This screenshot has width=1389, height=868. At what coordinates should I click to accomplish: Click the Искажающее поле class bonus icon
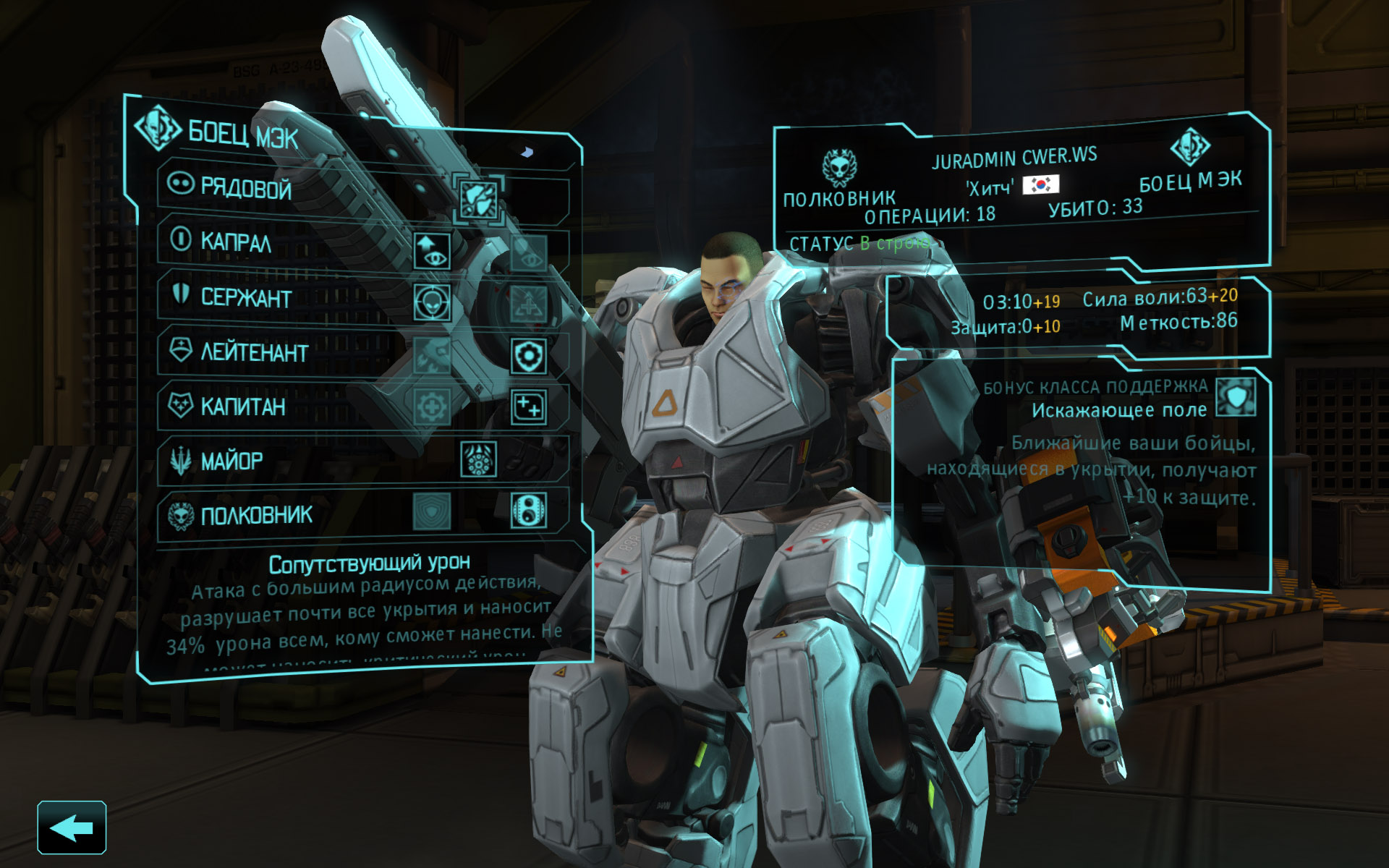click(x=1235, y=397)
